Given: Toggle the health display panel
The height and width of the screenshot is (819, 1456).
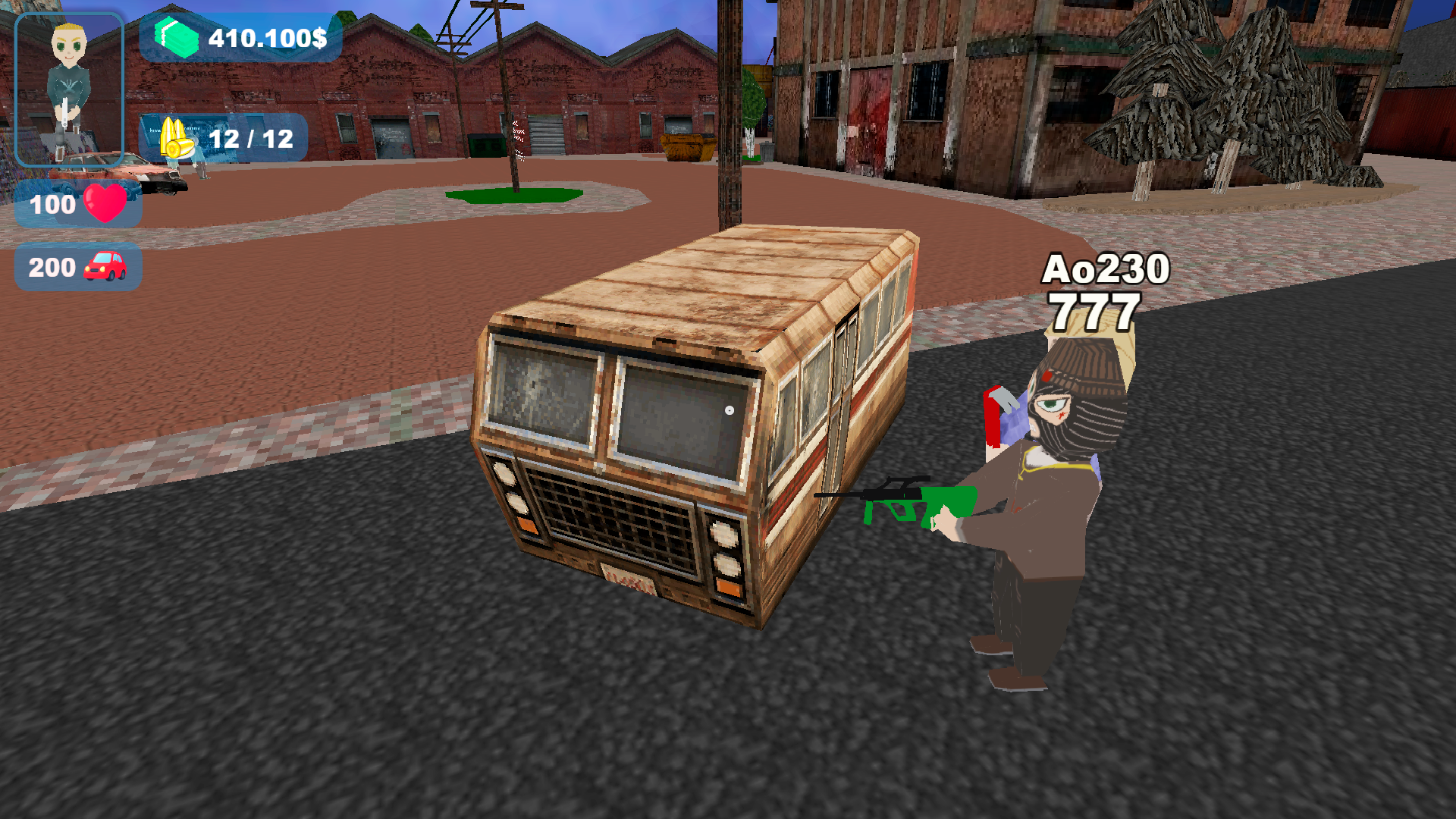Looking at the screenshot, I should [x=78, y=203].
